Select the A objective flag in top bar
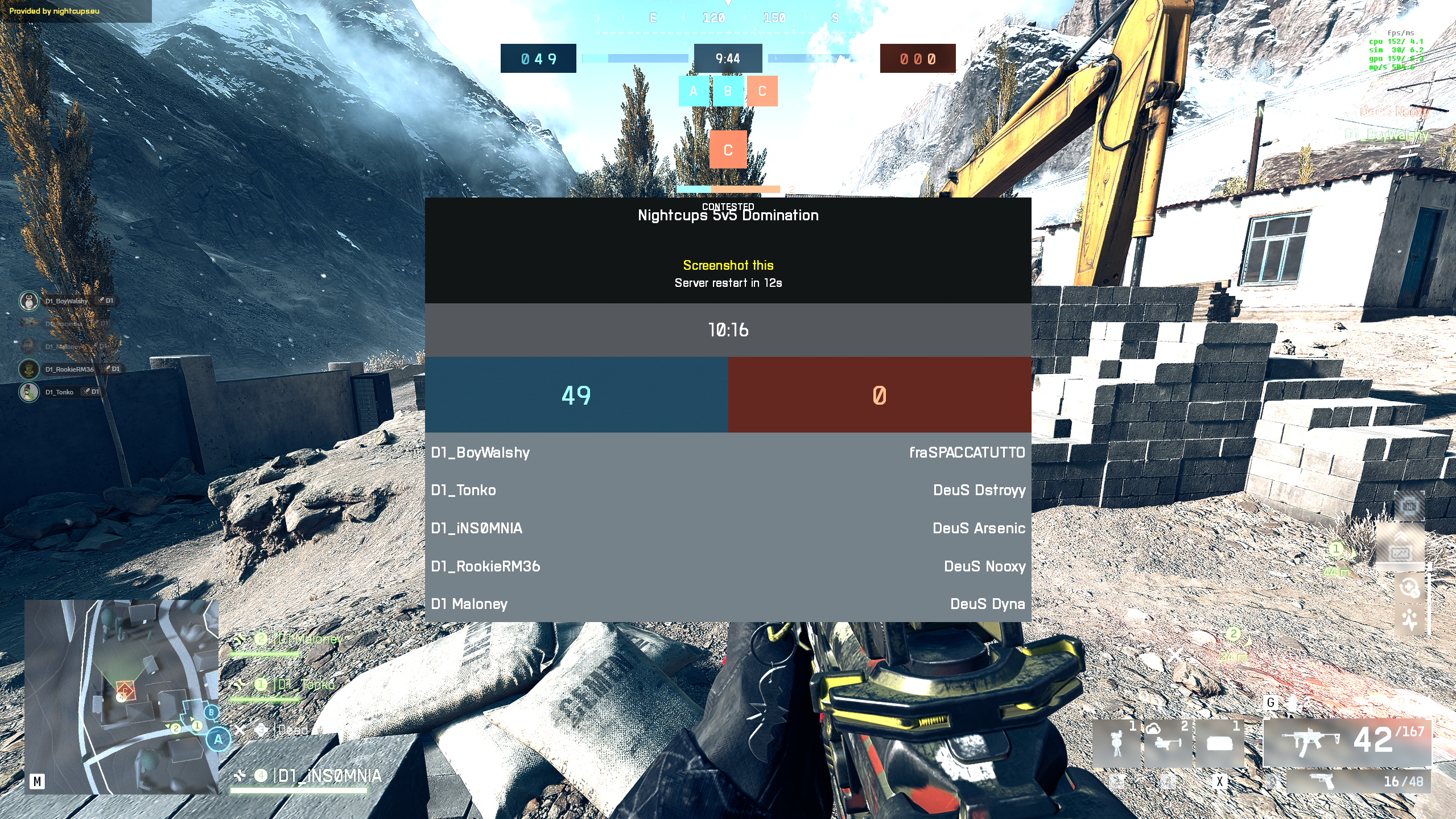1456x819 pixels. click(x=693, y=91)
